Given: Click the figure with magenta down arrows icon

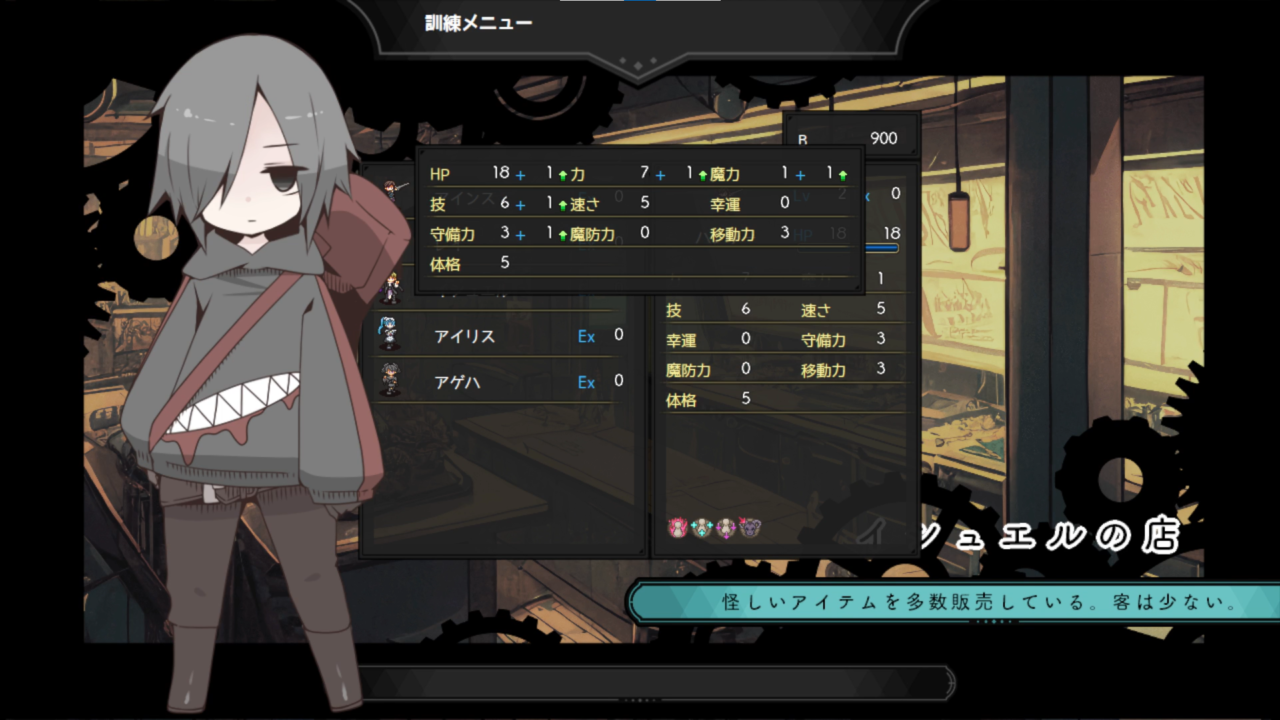Looking at the screenshot, I should 726,527.
